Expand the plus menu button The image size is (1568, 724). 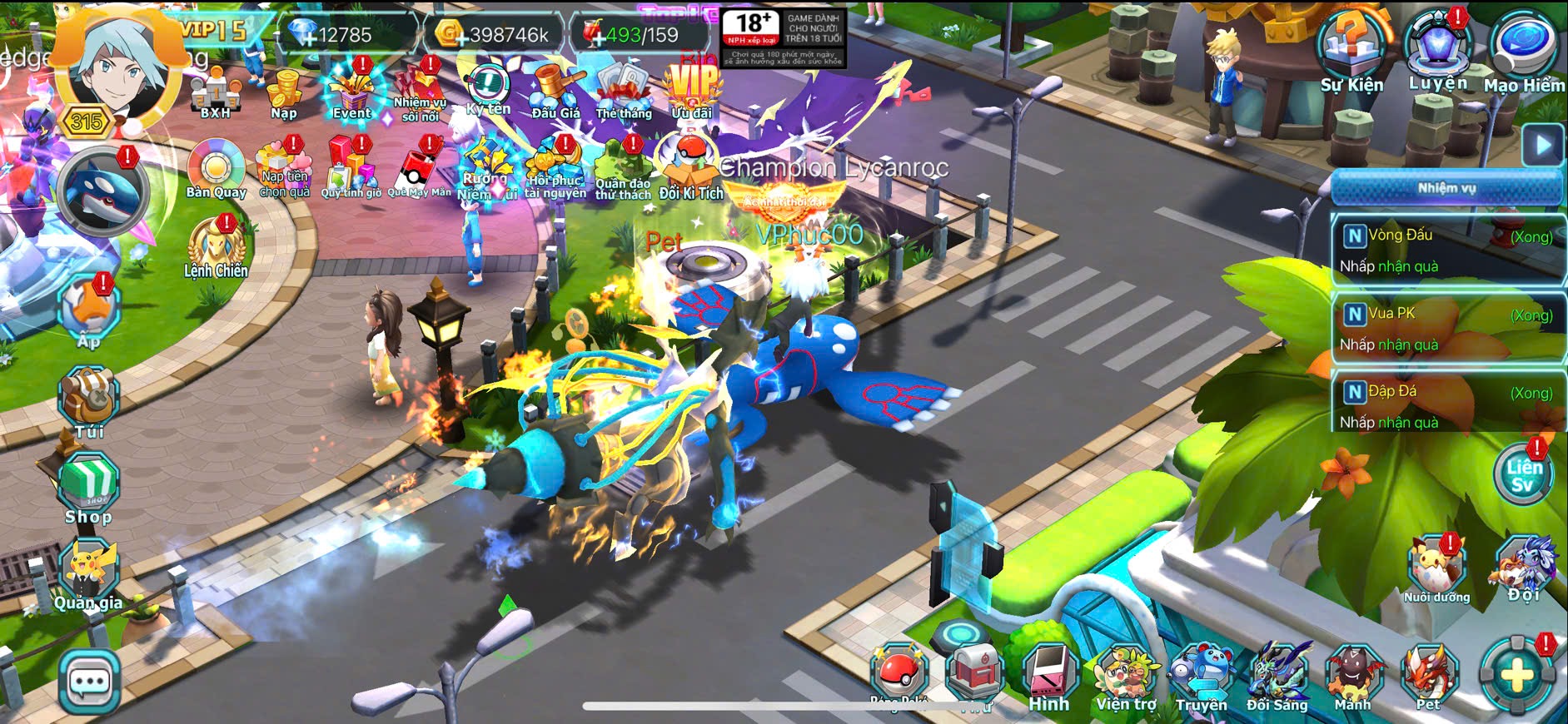(x=1516, y=675)
